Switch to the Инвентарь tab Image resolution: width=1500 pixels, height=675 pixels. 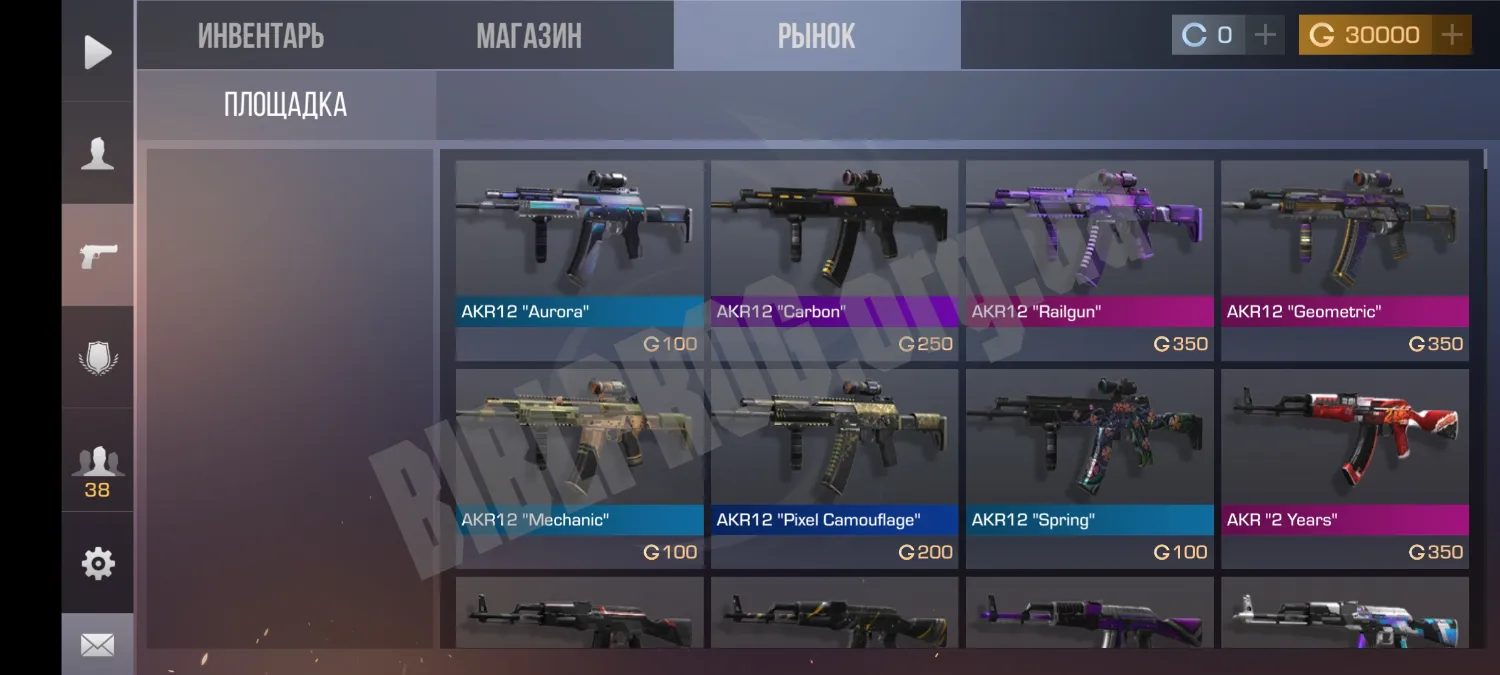pyautogui.click(x=261, y=36)
